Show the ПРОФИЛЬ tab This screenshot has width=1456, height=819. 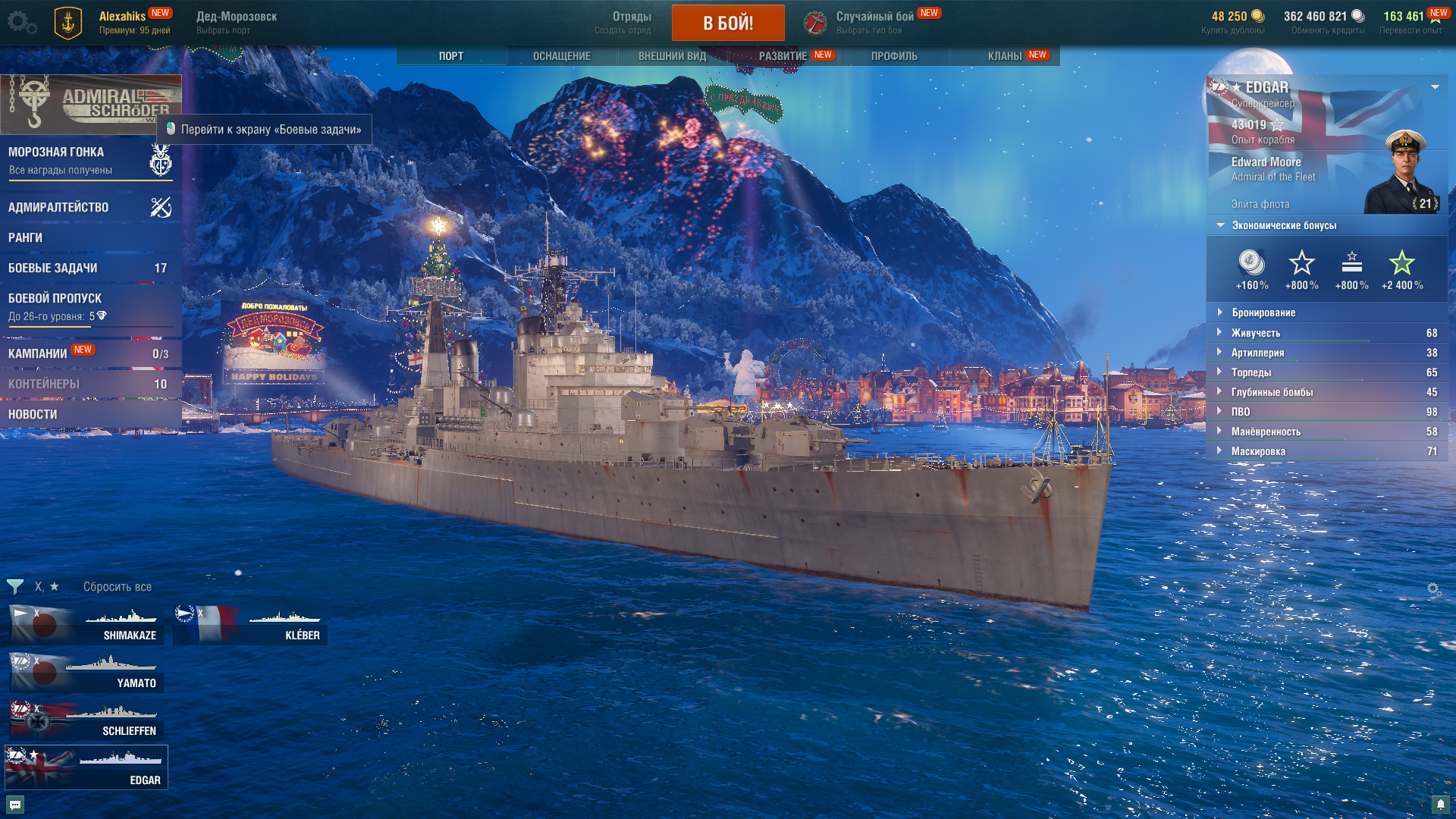click(894, 56)
